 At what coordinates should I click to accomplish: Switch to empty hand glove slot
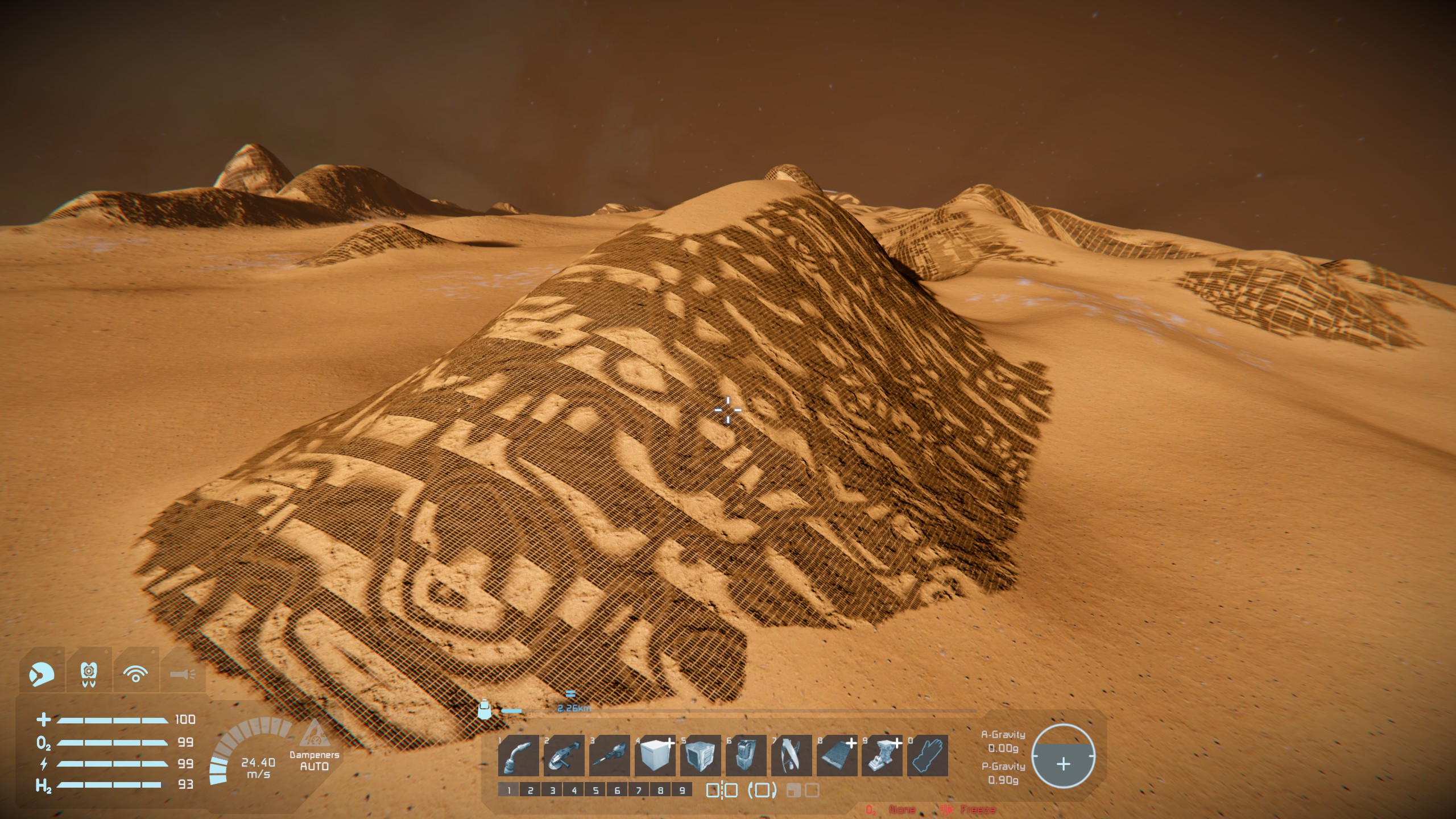click(x=928, y=756)
